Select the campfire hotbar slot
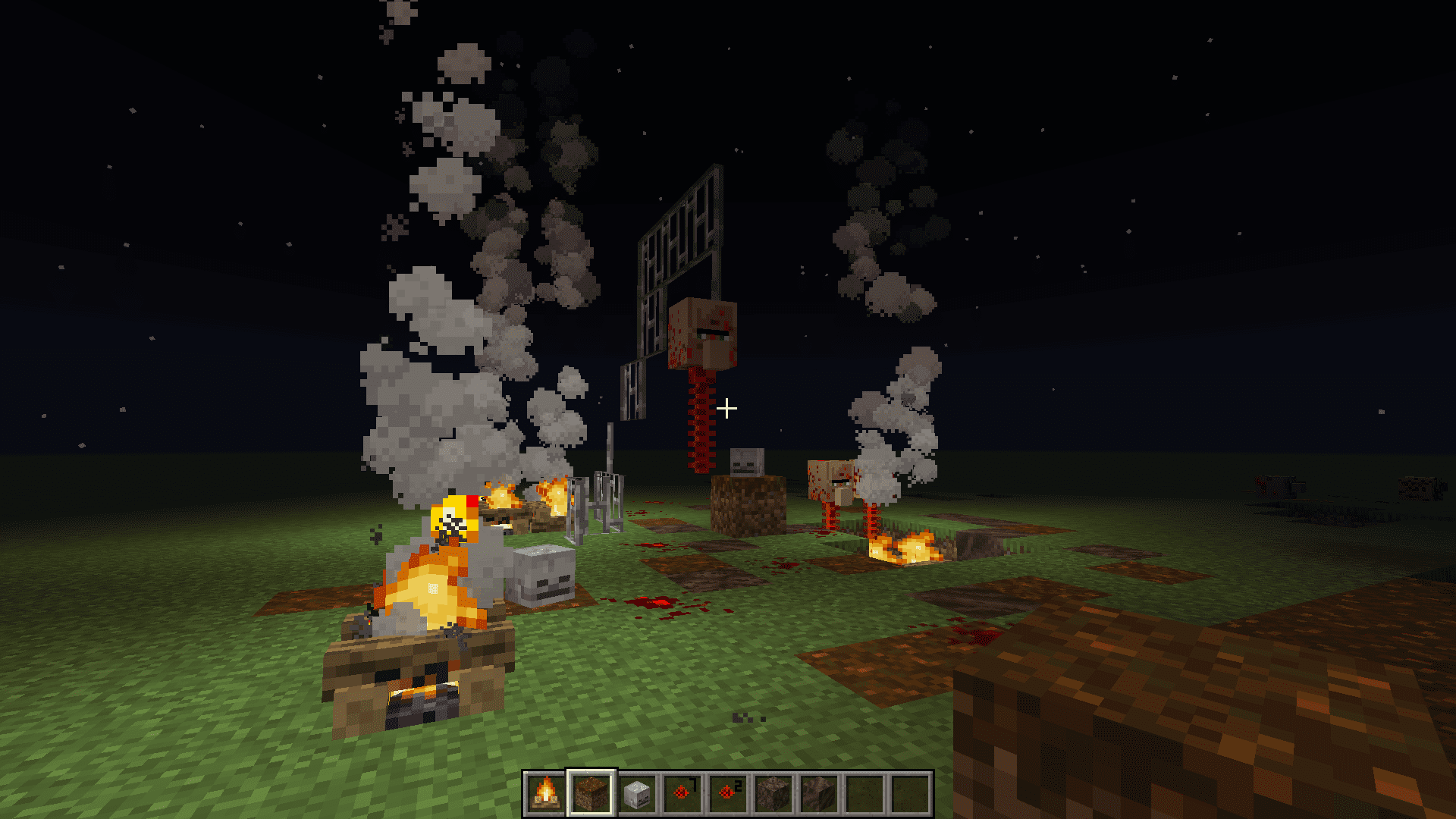 point(545,793)
